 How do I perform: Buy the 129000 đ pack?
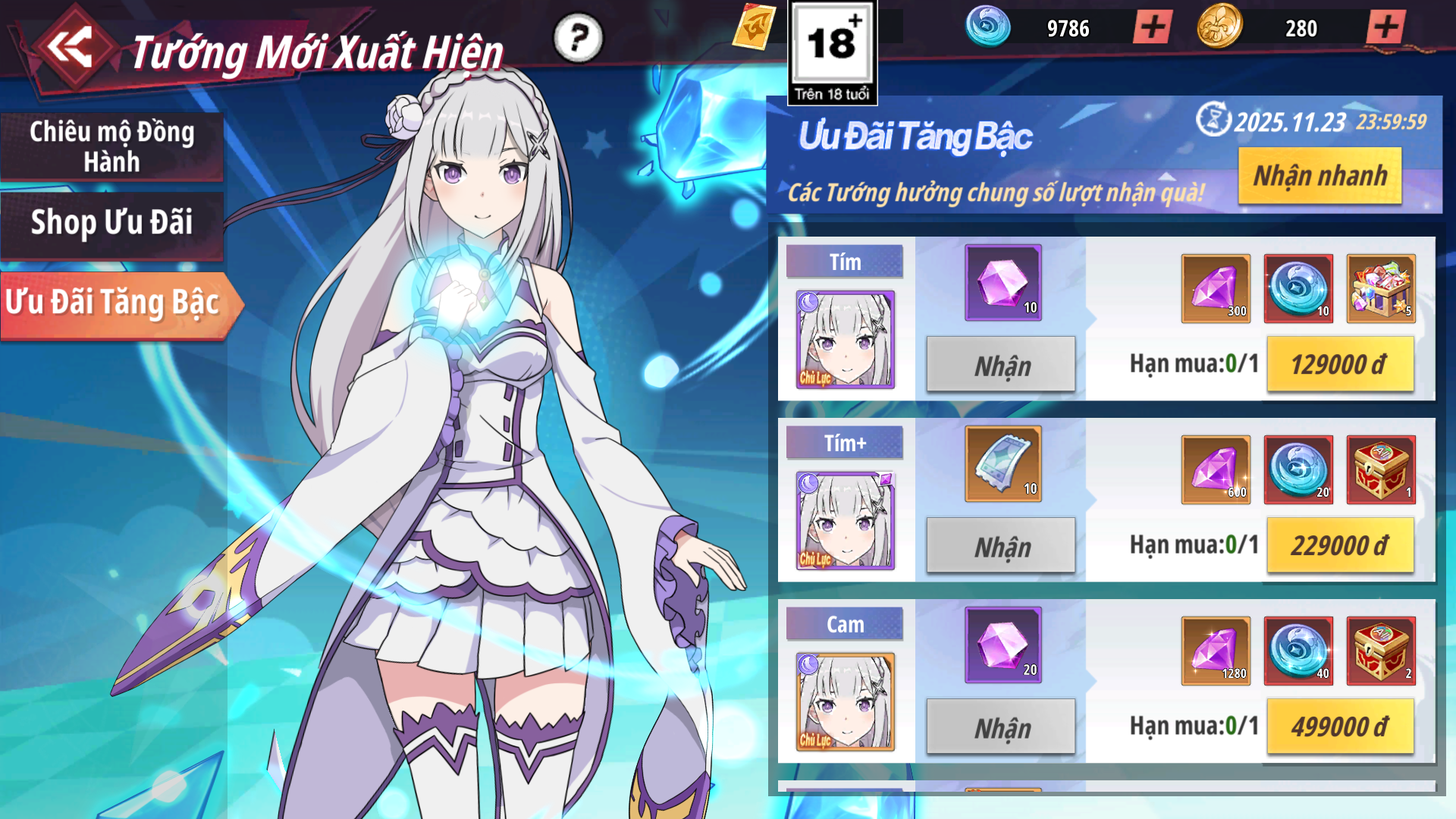pos(1339,365)
